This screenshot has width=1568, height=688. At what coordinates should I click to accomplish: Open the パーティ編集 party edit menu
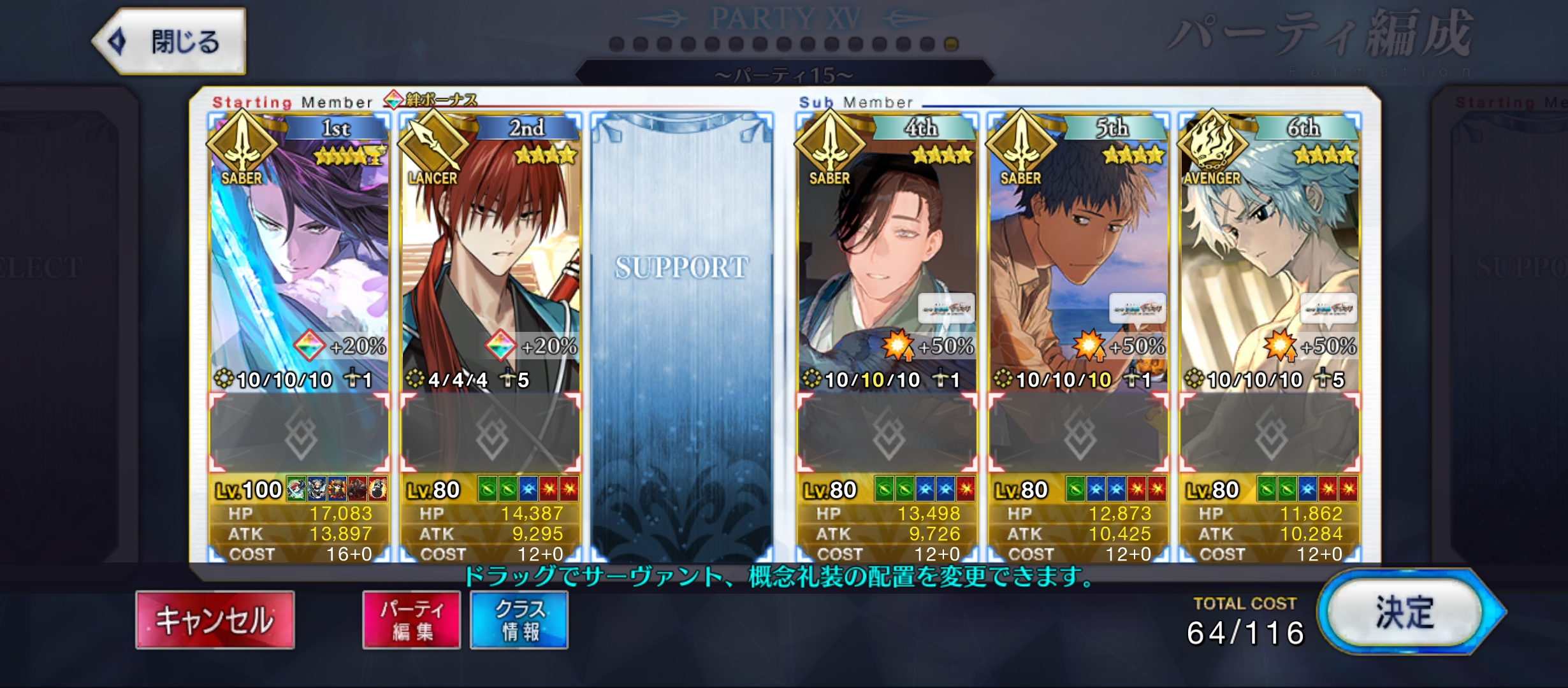(412, 620)
